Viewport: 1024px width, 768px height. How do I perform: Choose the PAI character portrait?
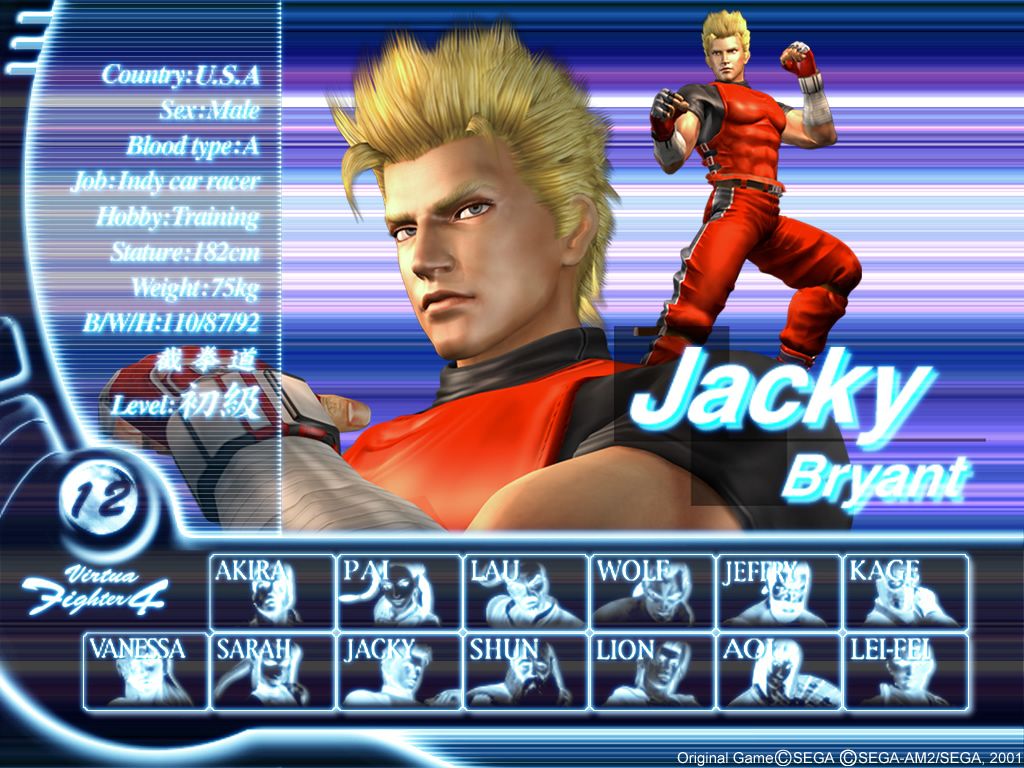pyautogui.click(x=399, y=592)
